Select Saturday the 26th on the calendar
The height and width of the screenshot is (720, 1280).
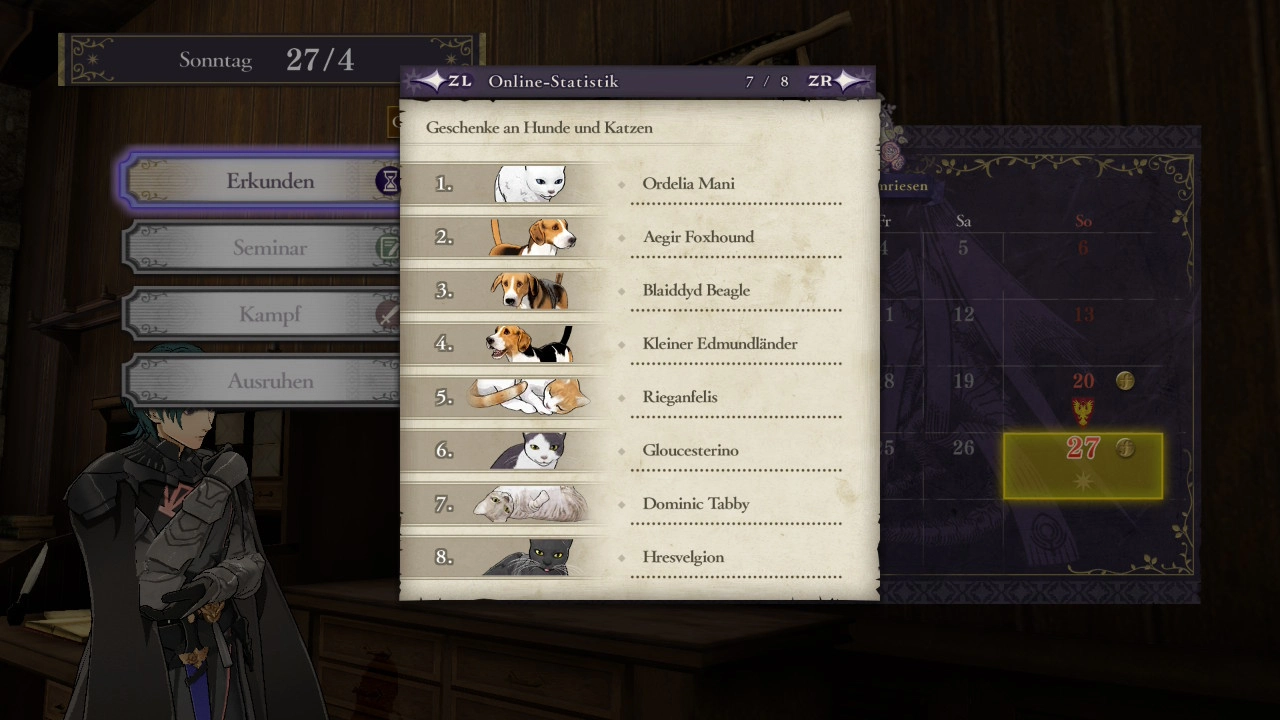pos(963,448)
